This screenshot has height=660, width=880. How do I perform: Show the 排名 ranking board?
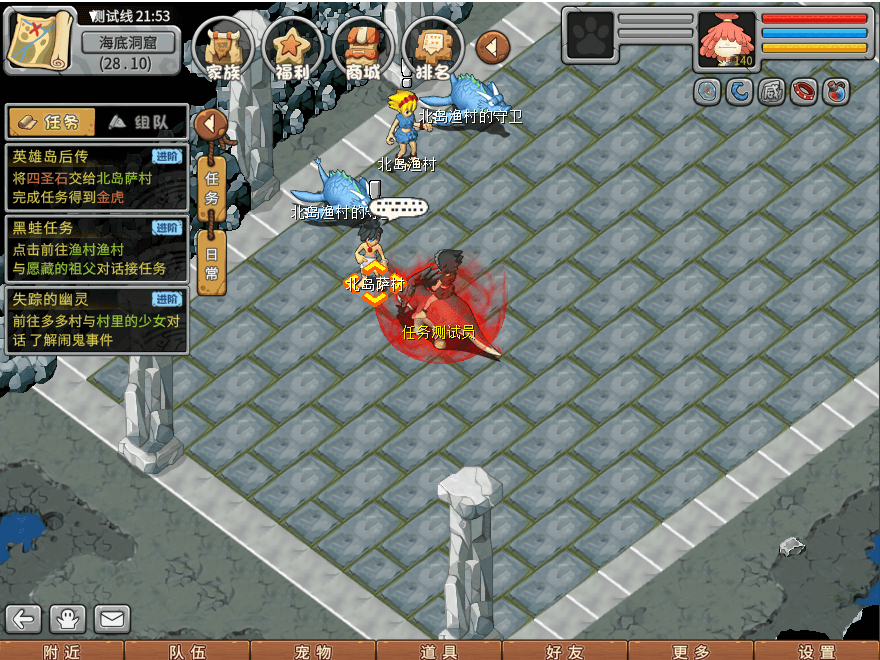(432, 48)
